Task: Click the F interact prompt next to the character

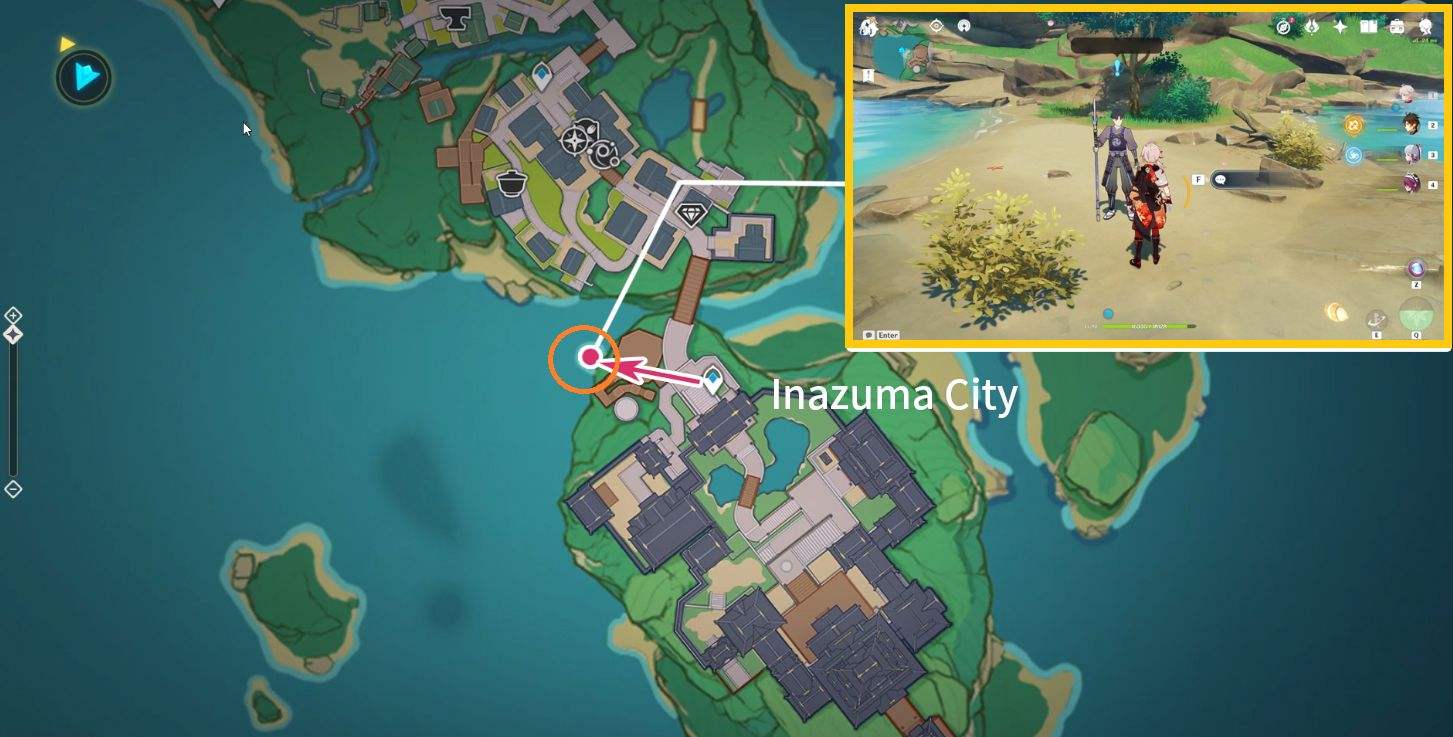Action: coord(1198,178)
